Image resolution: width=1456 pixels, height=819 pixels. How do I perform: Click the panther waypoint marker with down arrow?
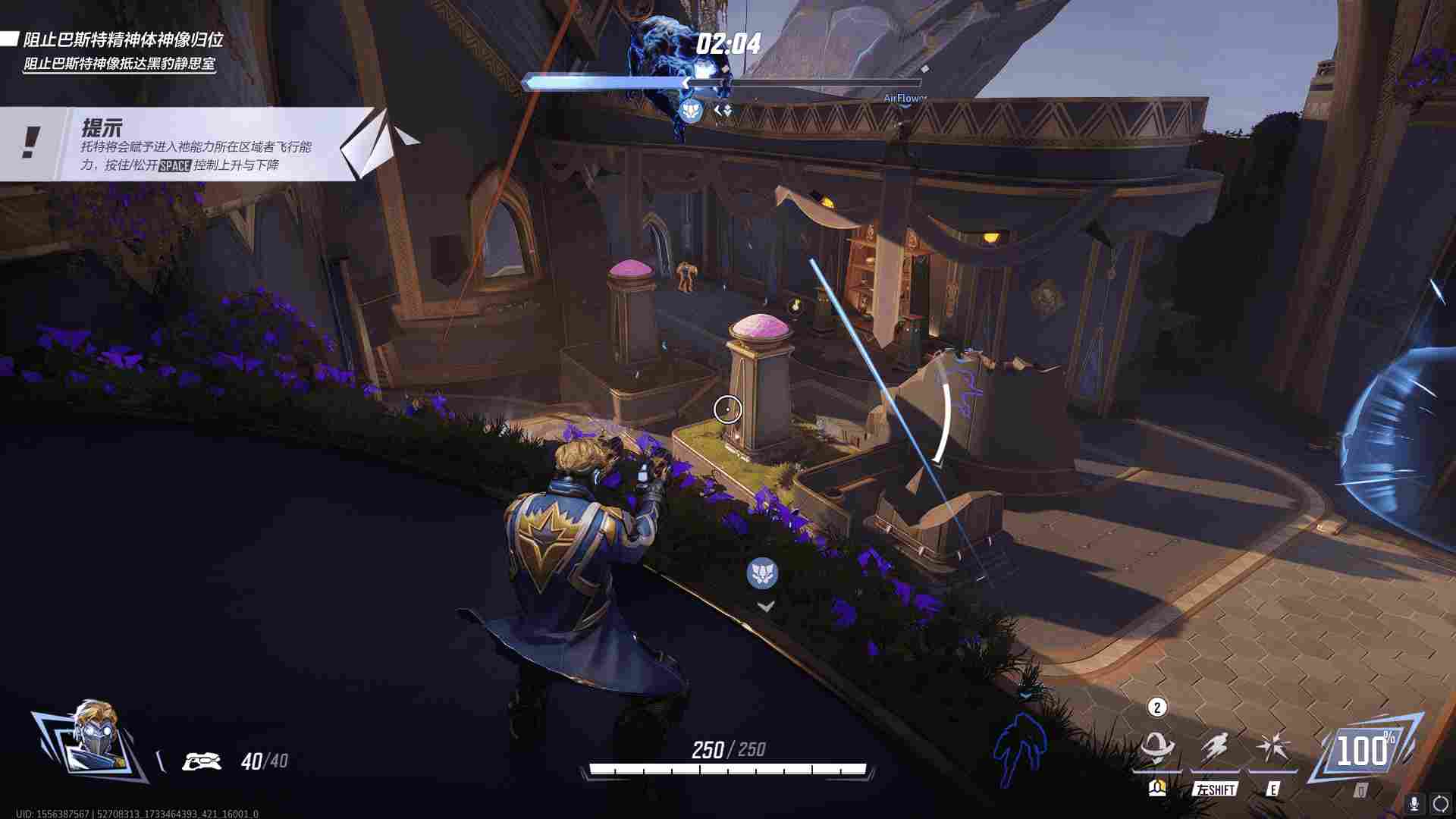(x=763, y=574)
